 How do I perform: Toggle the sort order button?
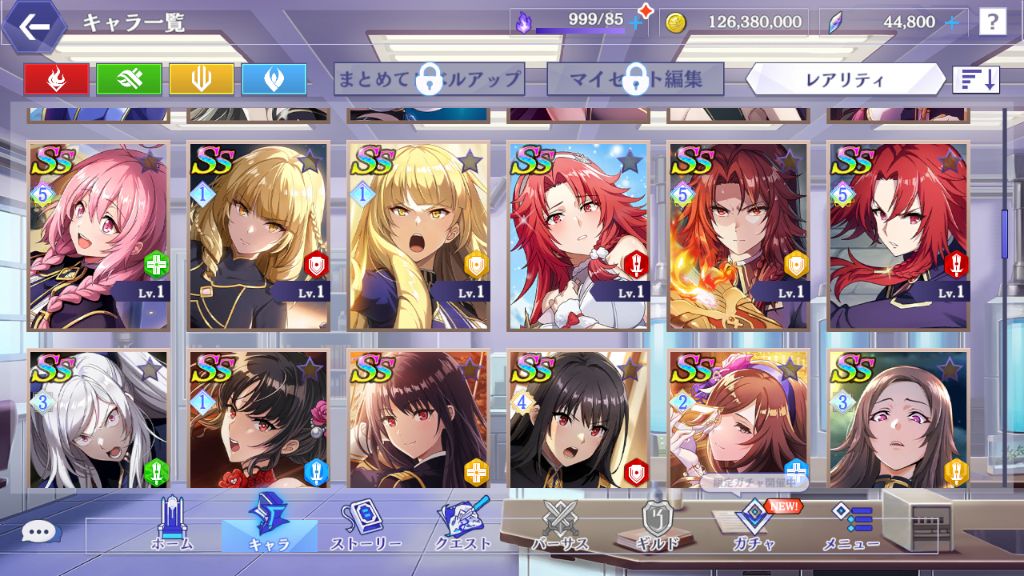pyautogui.click(x=976, y=79)
